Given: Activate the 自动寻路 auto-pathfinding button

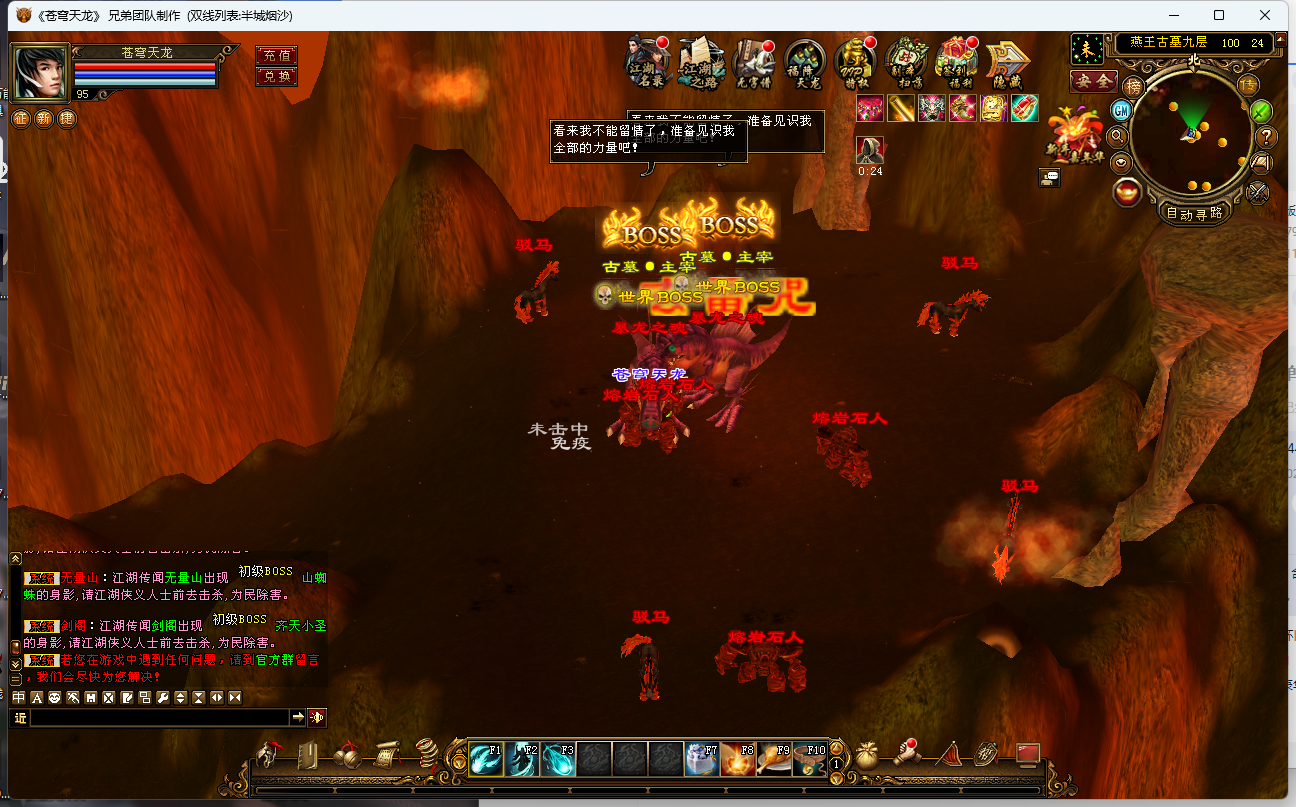Looking at the screenshot, I should [1194, 212].
